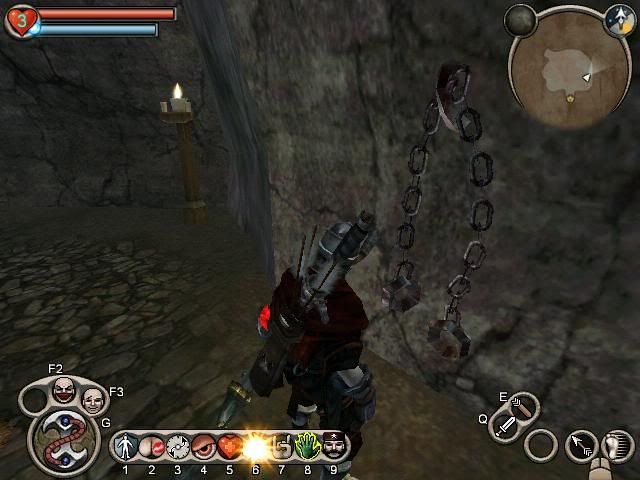Choose the bearded pirate face icon
Image resolution: width=640 pixels, height=480 pixels.
pos(333,446)
